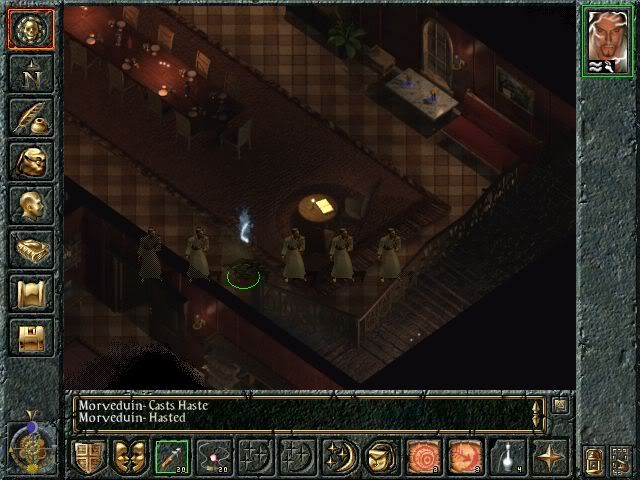
Task: Select the highlighted arrow weapon slot
Action: point(172,456)
